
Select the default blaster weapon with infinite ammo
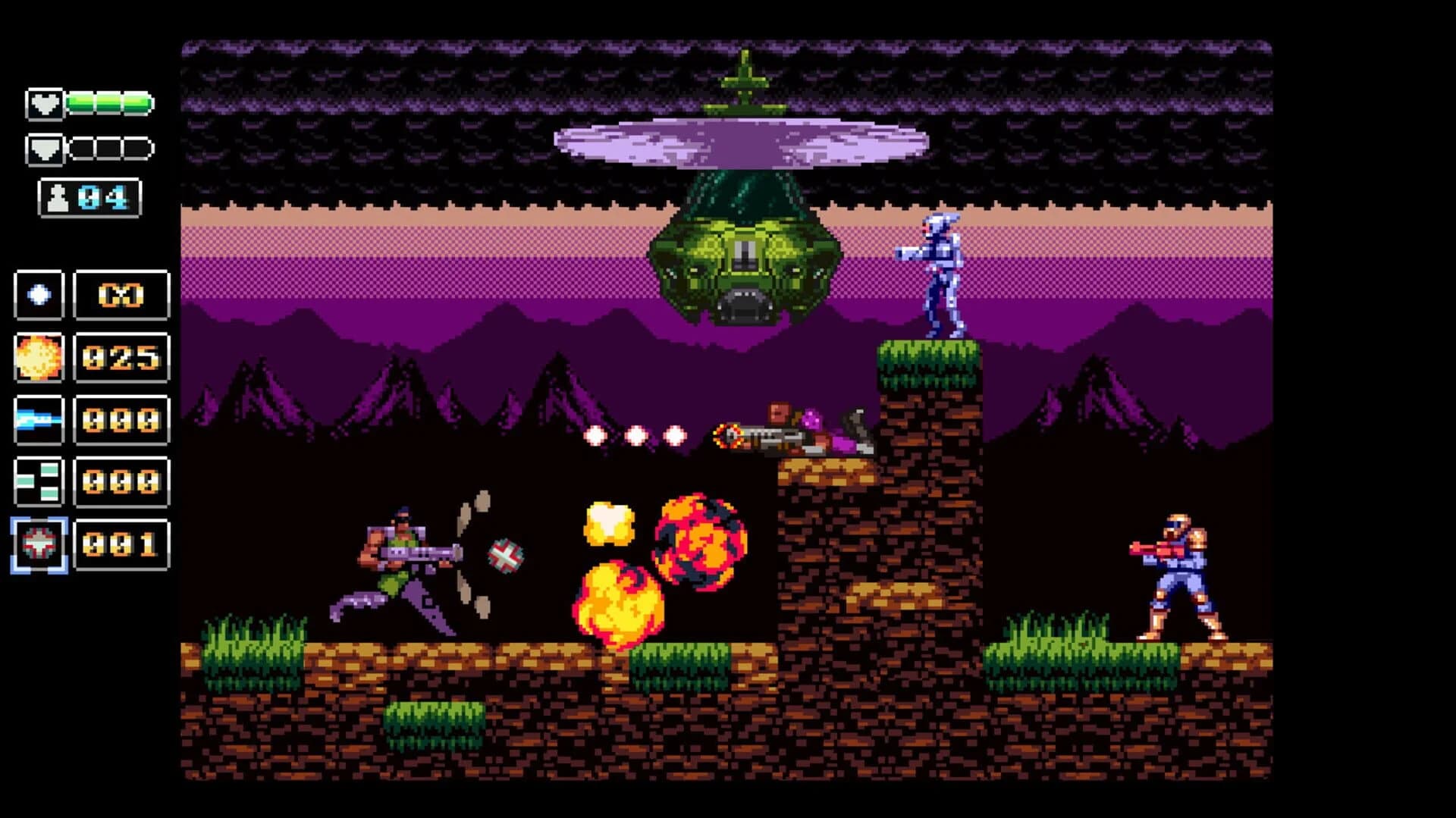[39, 296]
